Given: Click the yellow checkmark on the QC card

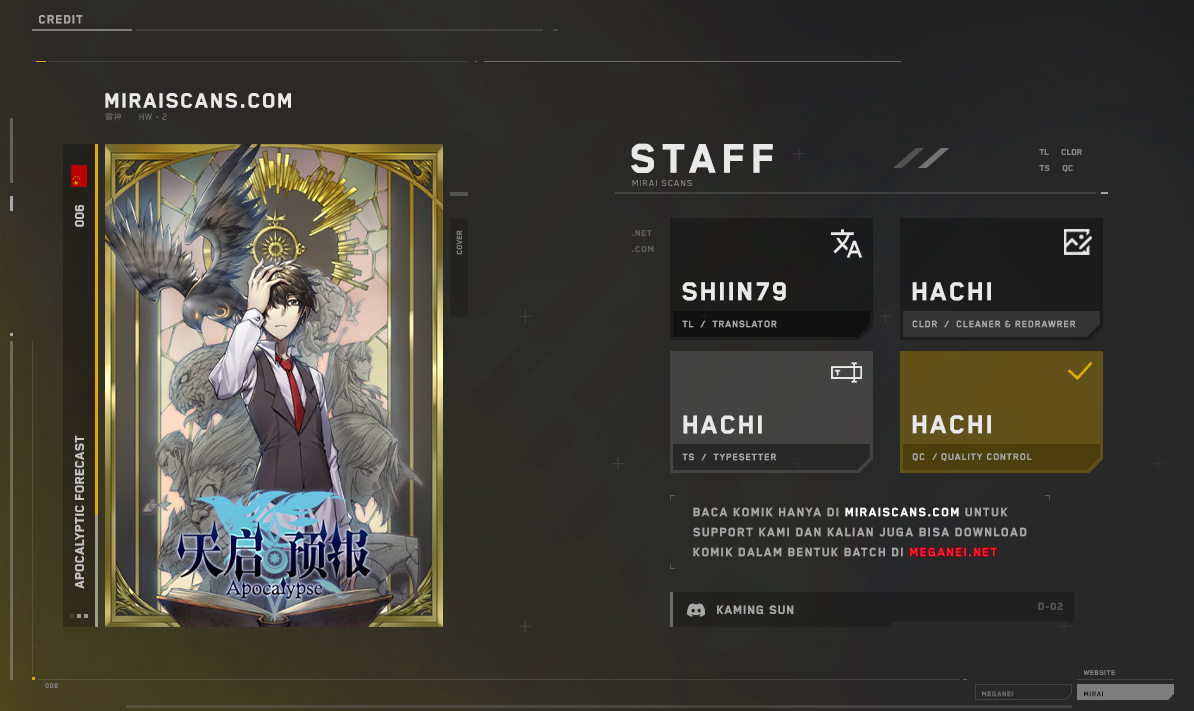Looking at the screenshot, I should [1079, 372].
